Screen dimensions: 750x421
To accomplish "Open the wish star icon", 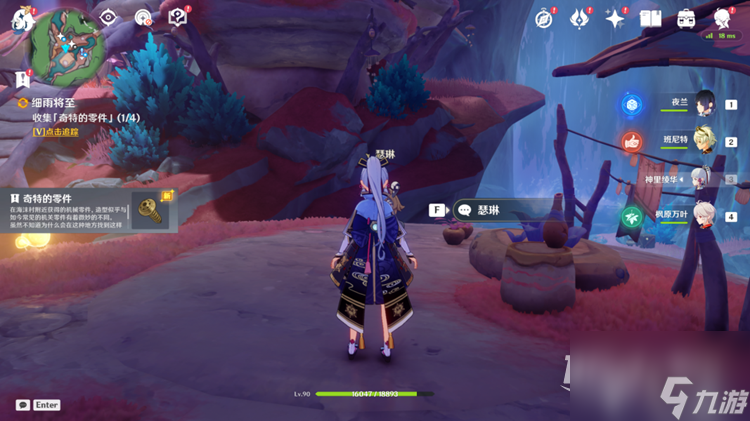I will (614, 18).
